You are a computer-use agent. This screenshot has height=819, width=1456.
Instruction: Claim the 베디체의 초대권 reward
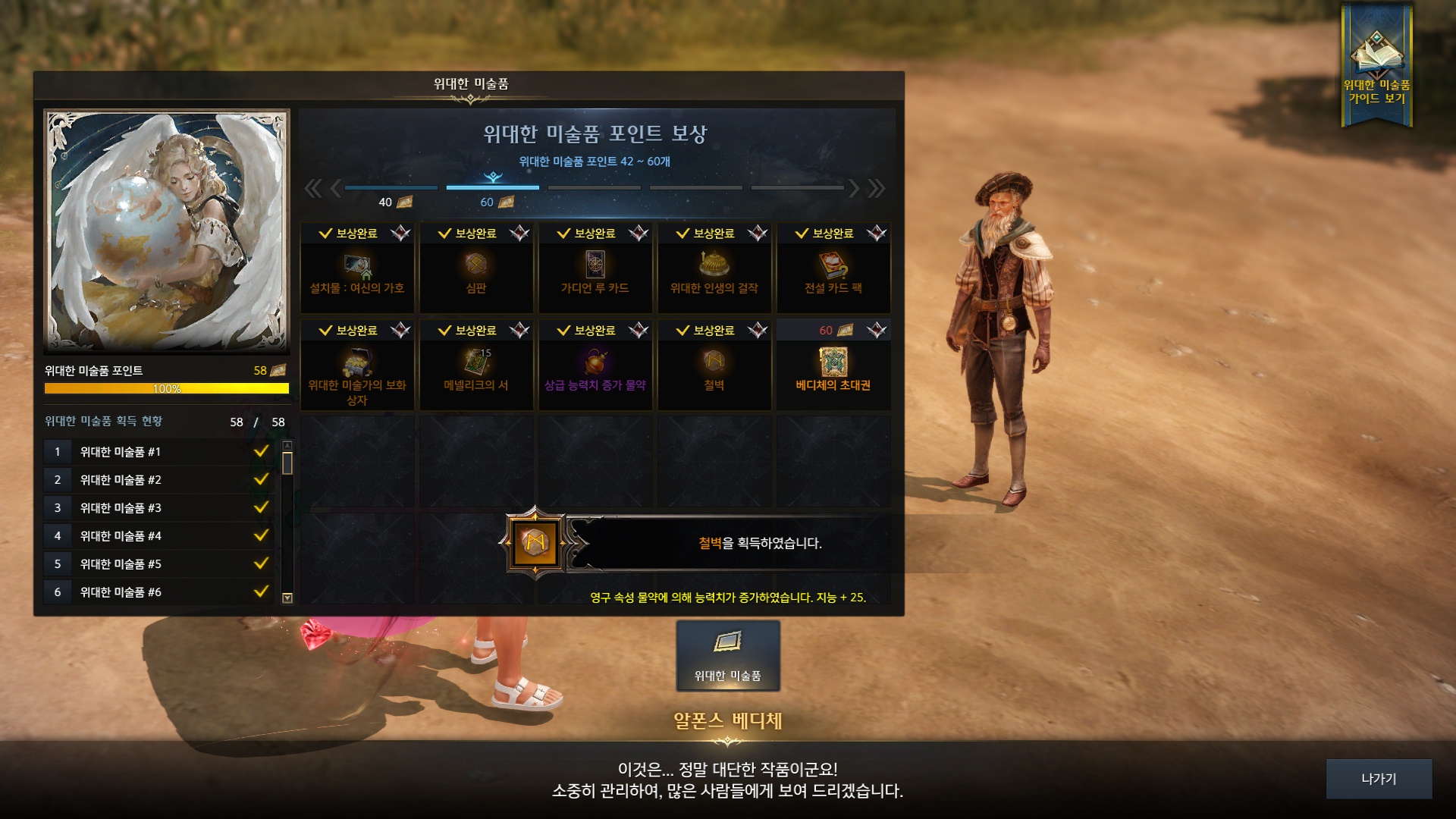833,366
